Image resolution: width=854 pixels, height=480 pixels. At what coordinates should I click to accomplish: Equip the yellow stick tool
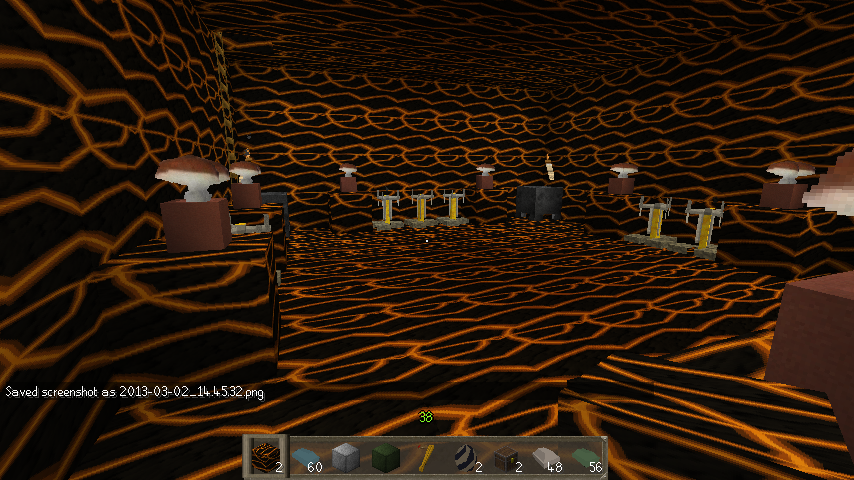pyautogui.click(x=426, y=458)
